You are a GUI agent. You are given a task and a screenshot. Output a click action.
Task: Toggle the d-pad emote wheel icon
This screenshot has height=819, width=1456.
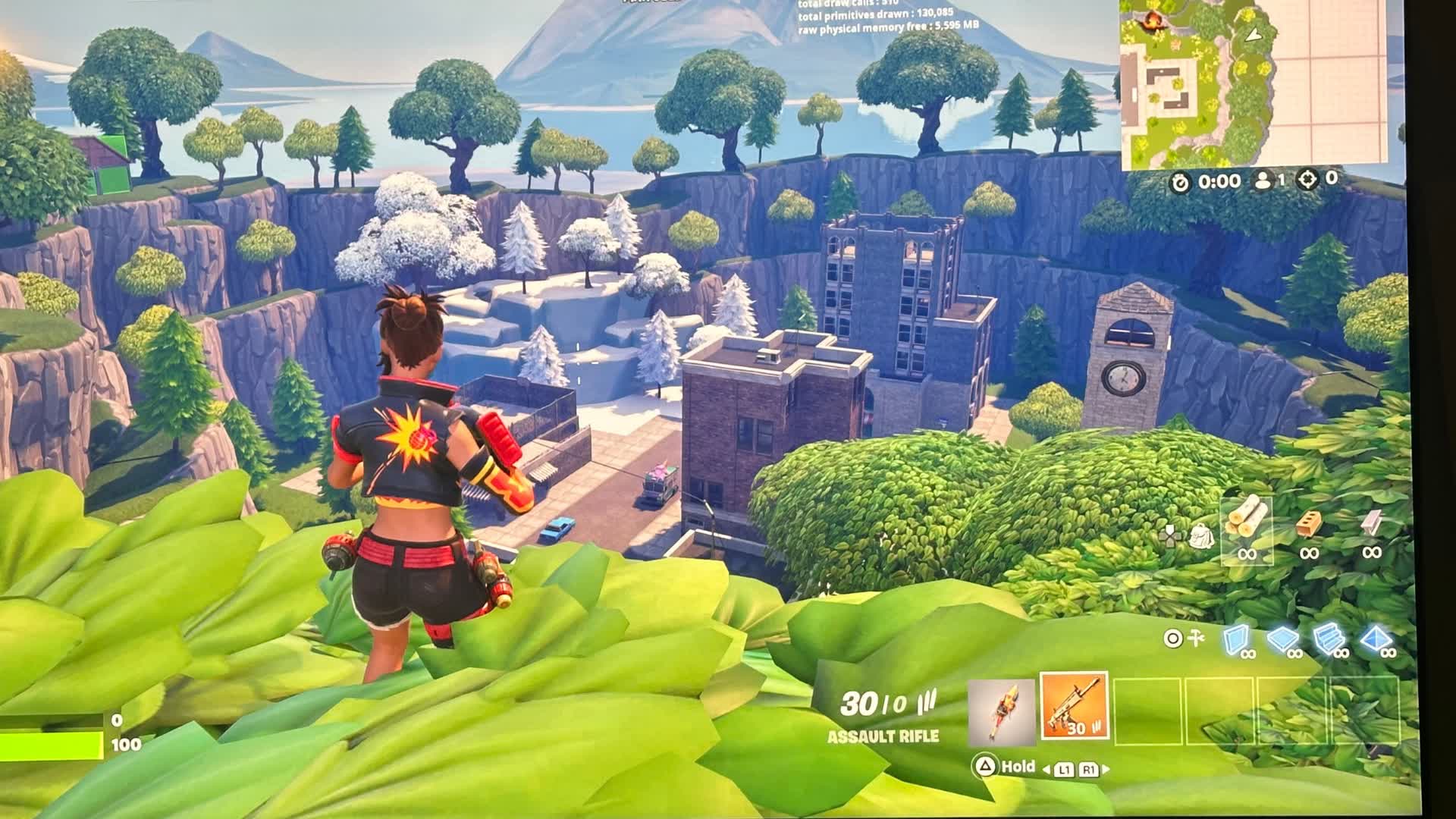[x=1171, y=535]
